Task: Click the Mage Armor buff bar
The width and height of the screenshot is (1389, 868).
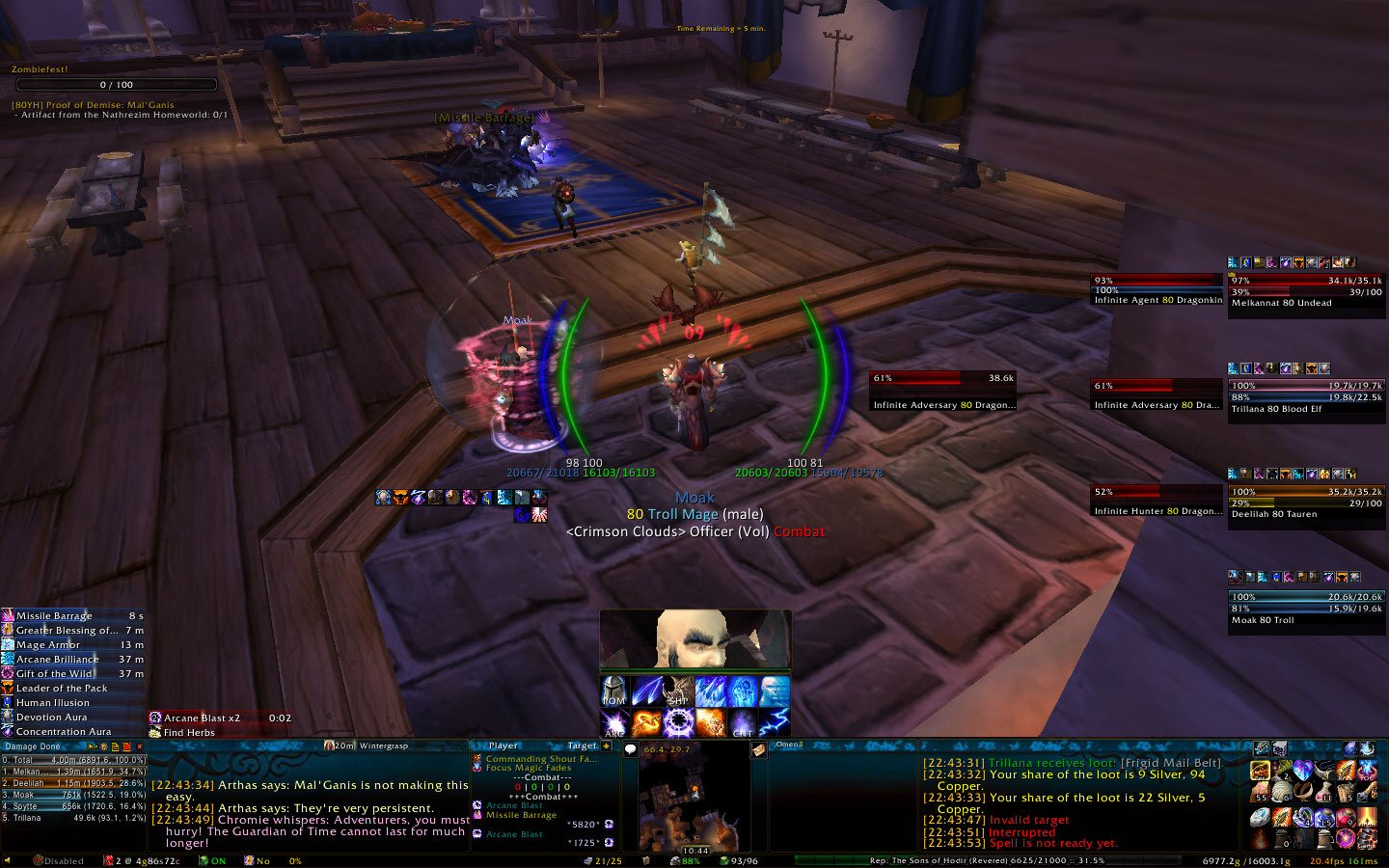Action: pyautogui.click(x=73, y=644)
